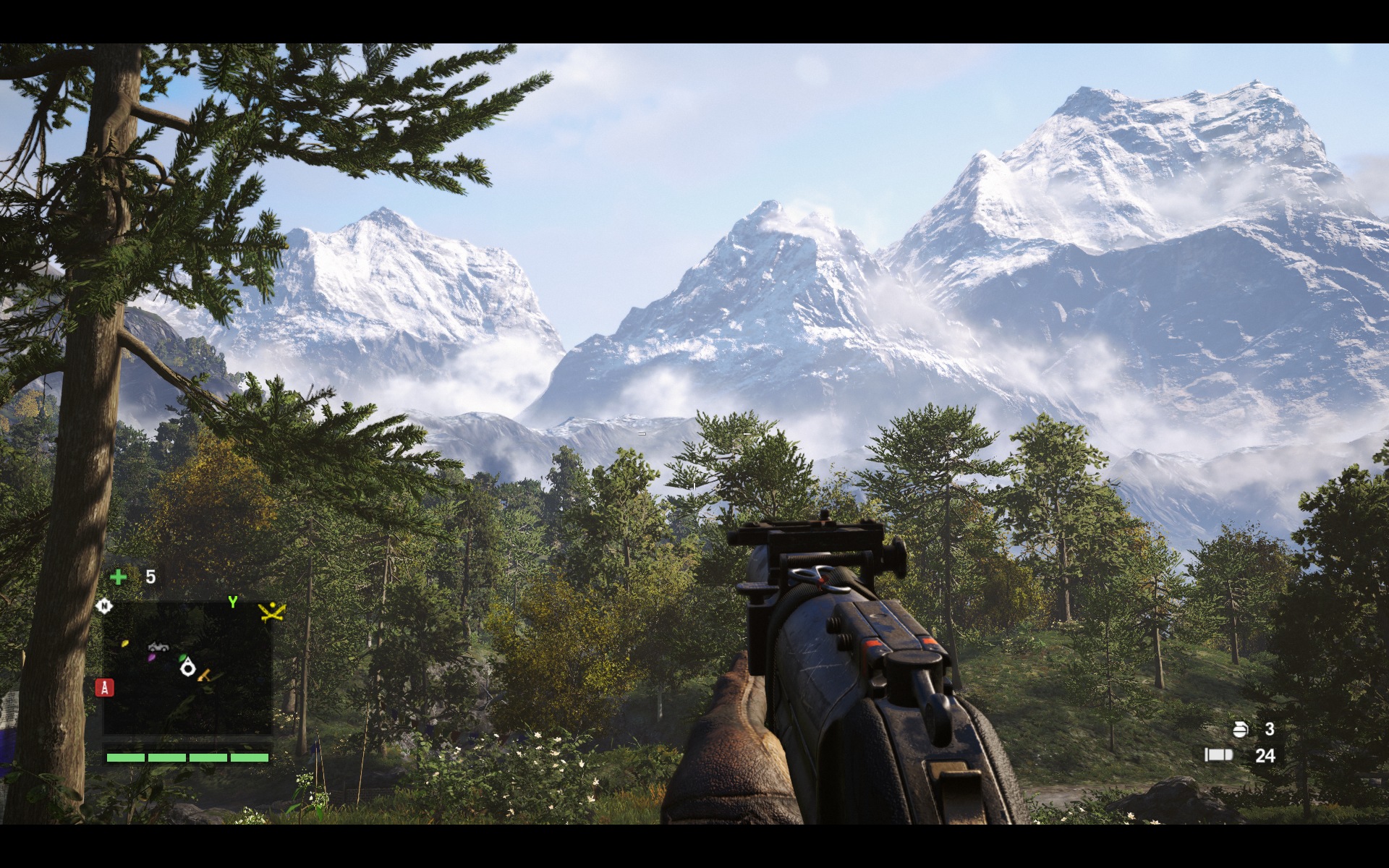Select the red radio tower marker
This screenshot has height=868, width=1389.
104,687
